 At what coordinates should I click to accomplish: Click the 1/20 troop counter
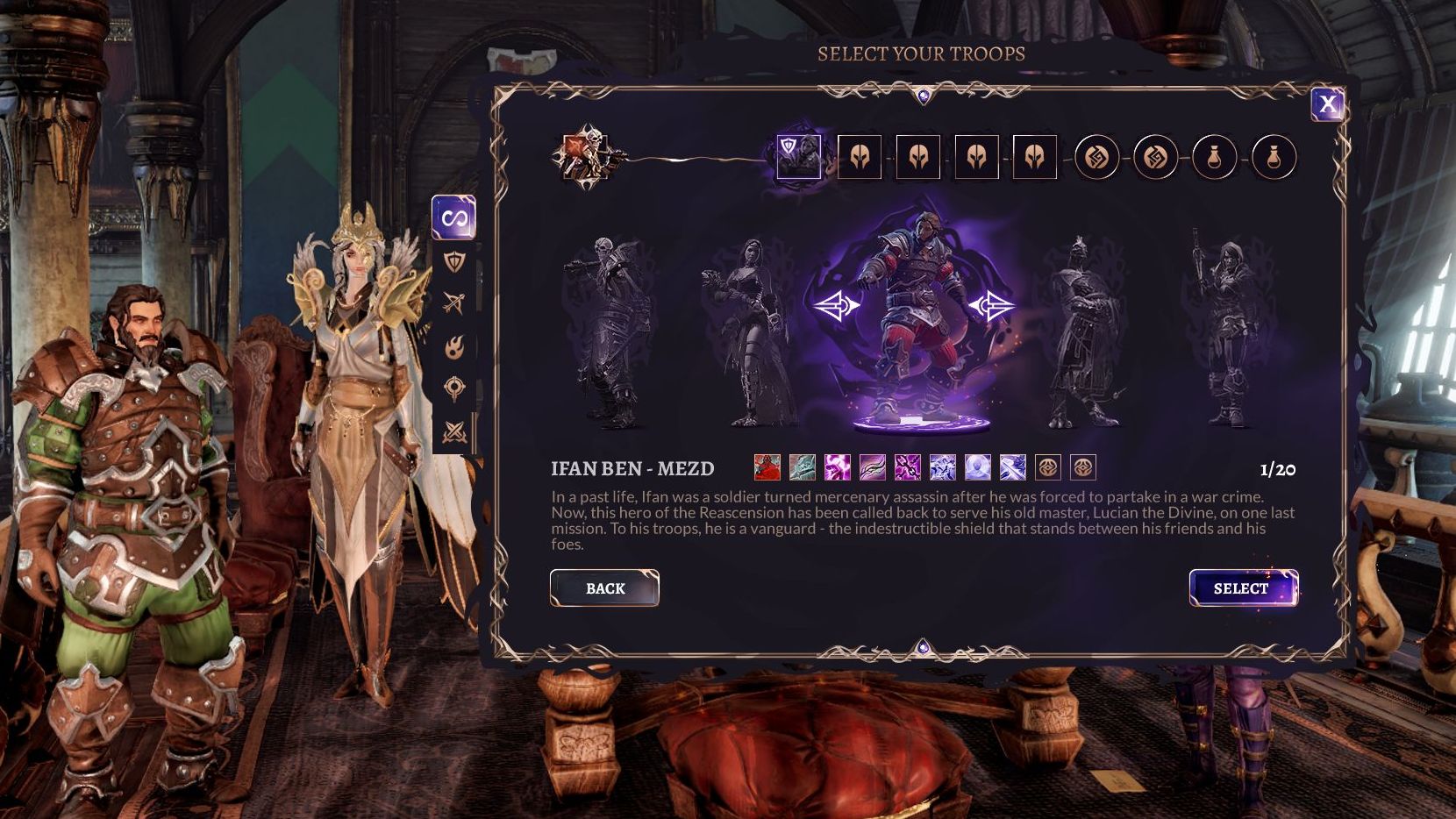click(x=1278, y=469)
